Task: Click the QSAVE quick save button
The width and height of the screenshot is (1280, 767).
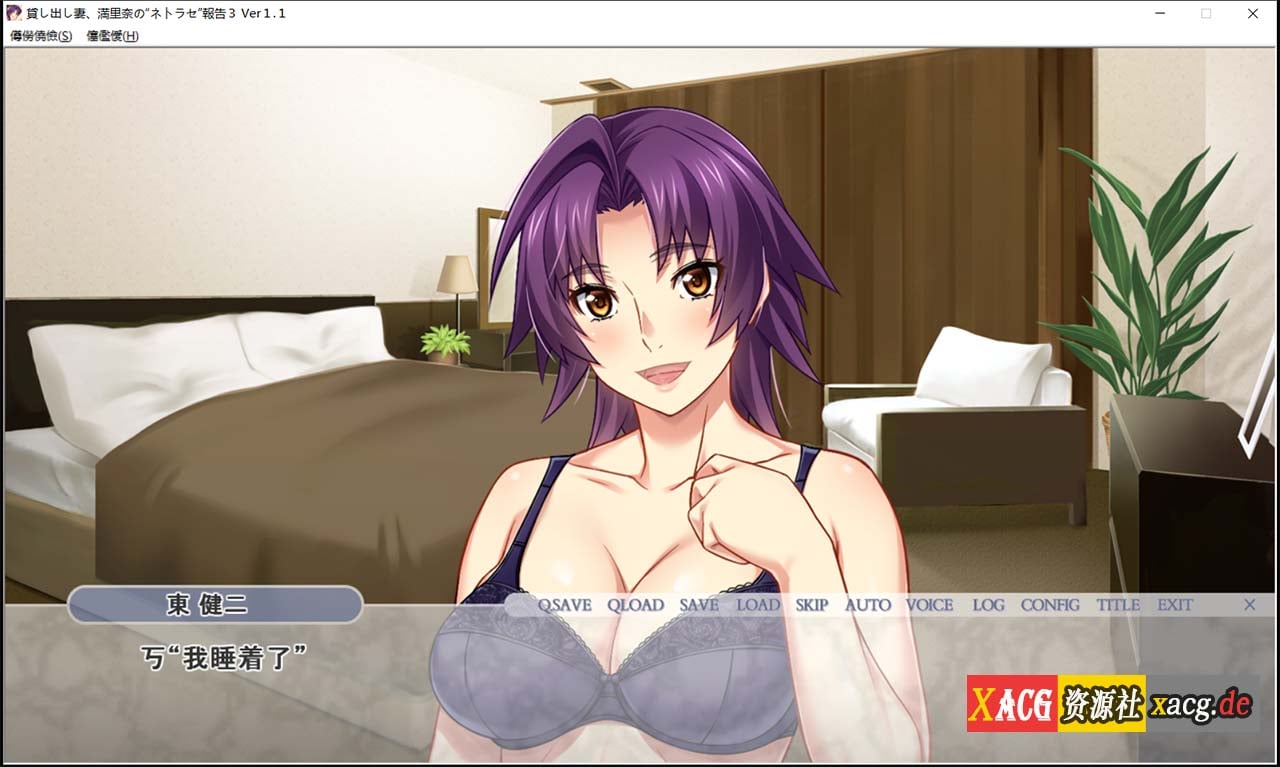Action: click(x=564, y=605)
